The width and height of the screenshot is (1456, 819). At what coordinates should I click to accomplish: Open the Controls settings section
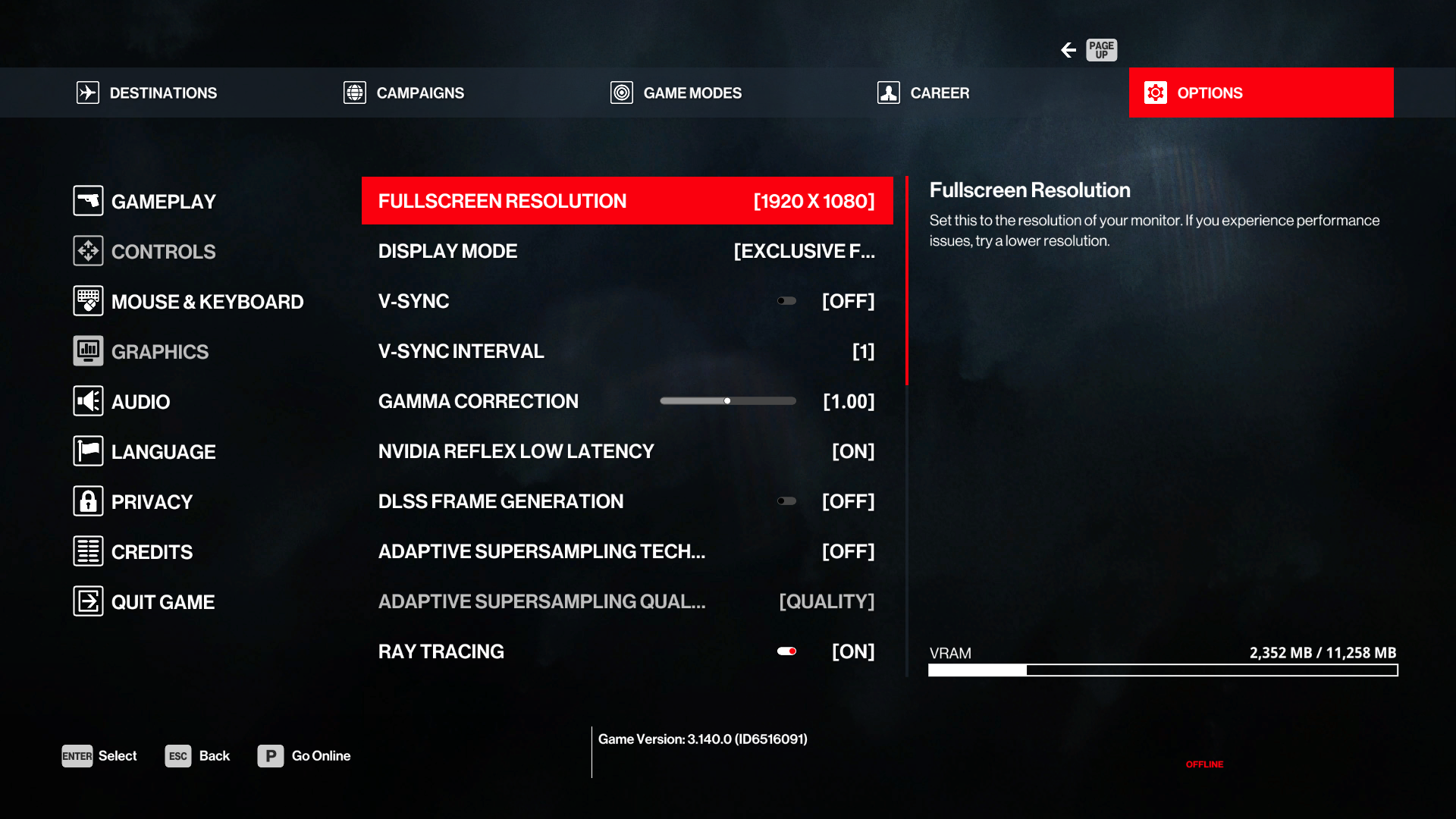[x=145, y=252]
